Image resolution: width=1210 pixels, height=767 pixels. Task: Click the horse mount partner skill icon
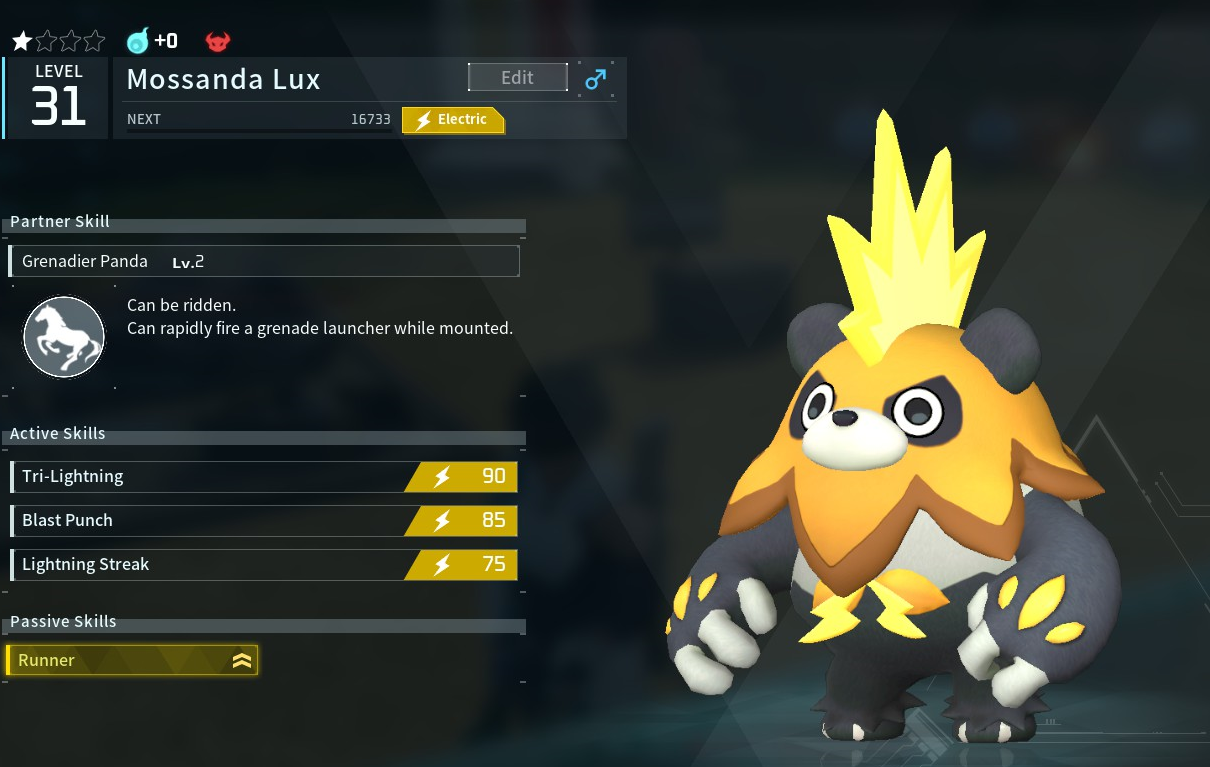click(64, 337)
